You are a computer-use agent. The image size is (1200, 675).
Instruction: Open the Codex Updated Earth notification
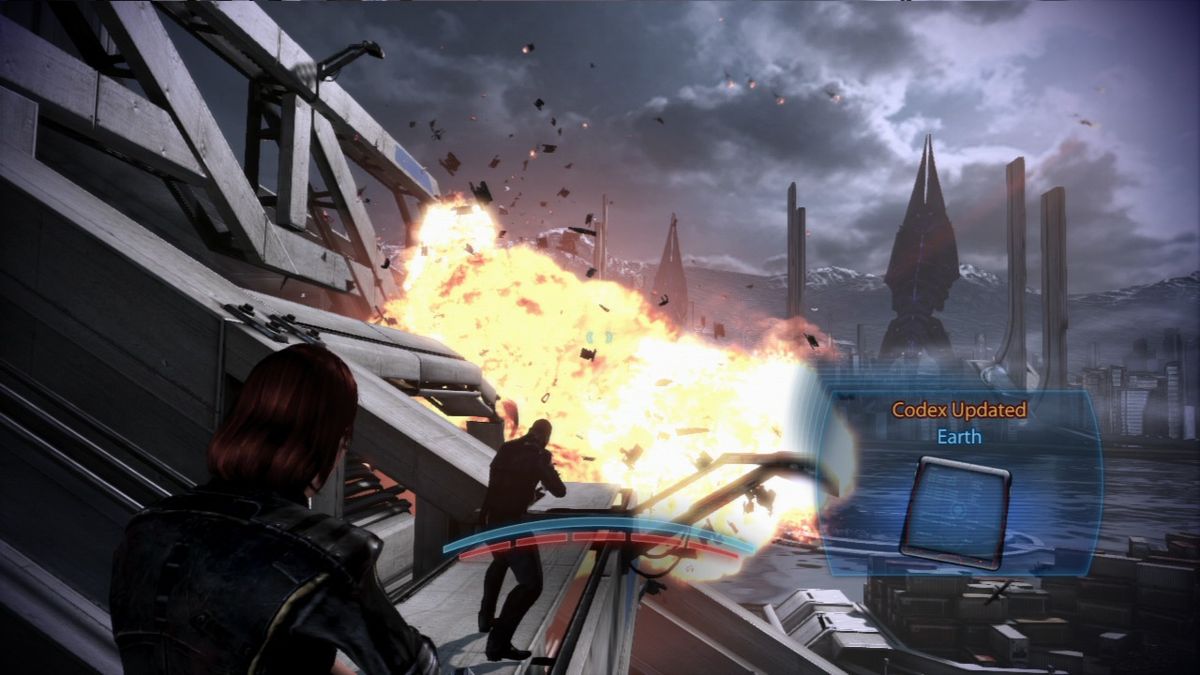(958, 423)
